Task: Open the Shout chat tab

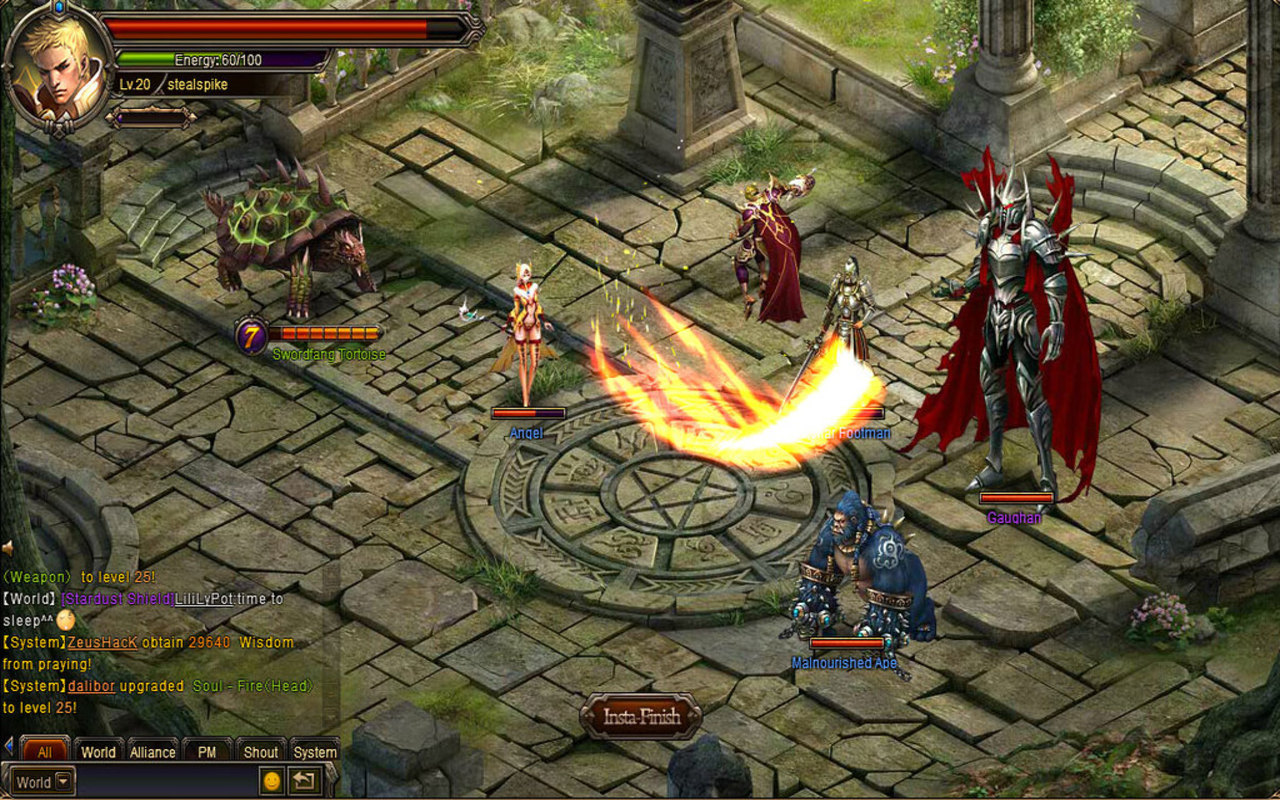Action: (262, 751)
